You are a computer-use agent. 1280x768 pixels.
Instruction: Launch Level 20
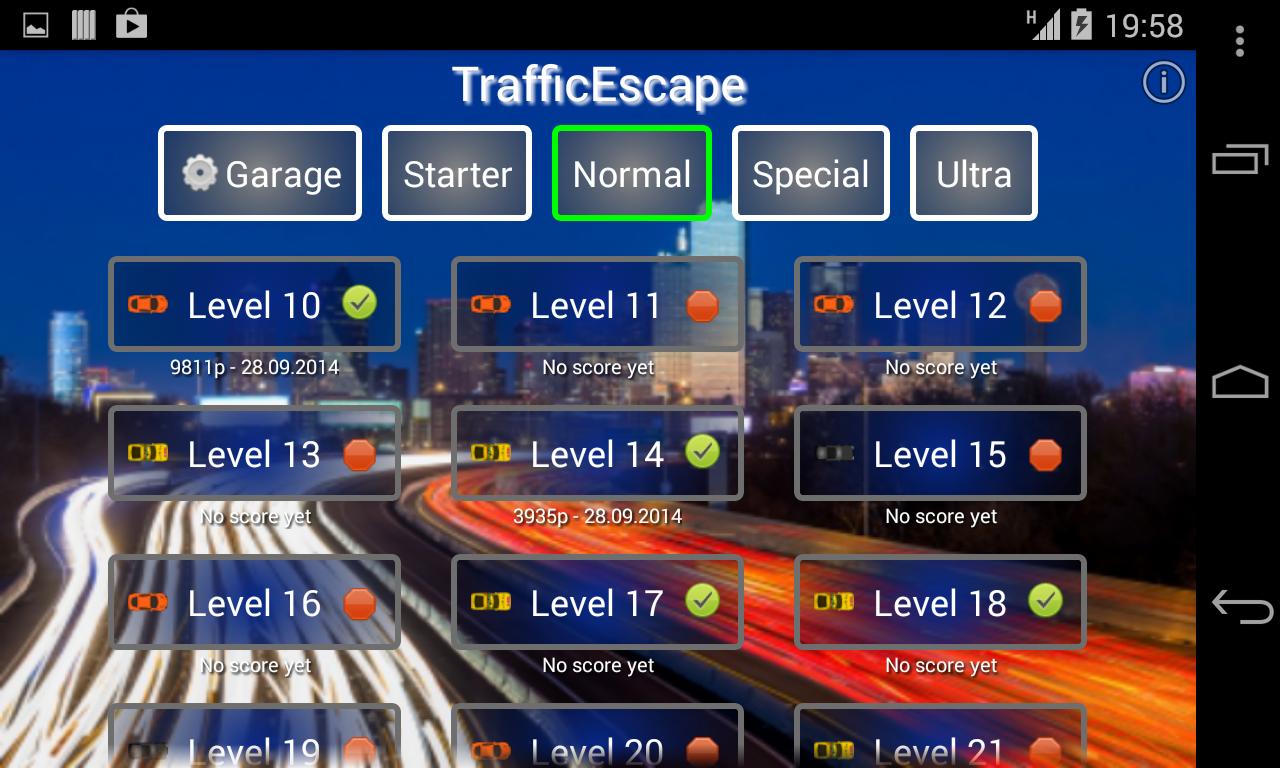click(x=597, y=745)
